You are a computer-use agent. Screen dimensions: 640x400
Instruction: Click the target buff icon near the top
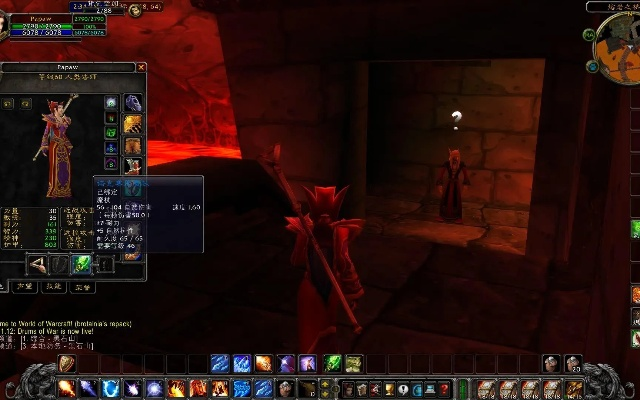tap(134, 11)
